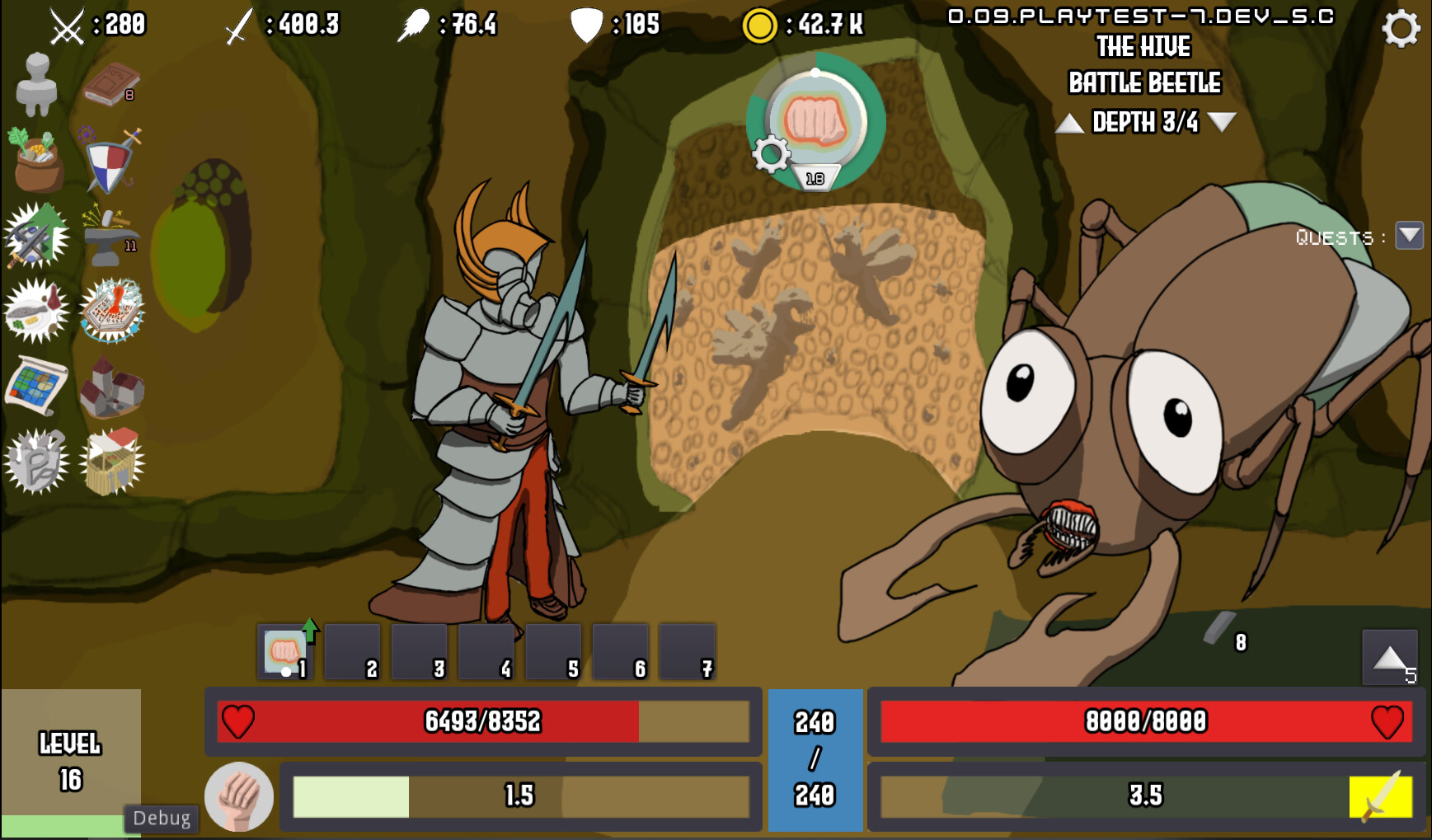Open the food plate menu
This screenshot has width=1432, height=840.
pyautogui.click(x=36, y=309)
